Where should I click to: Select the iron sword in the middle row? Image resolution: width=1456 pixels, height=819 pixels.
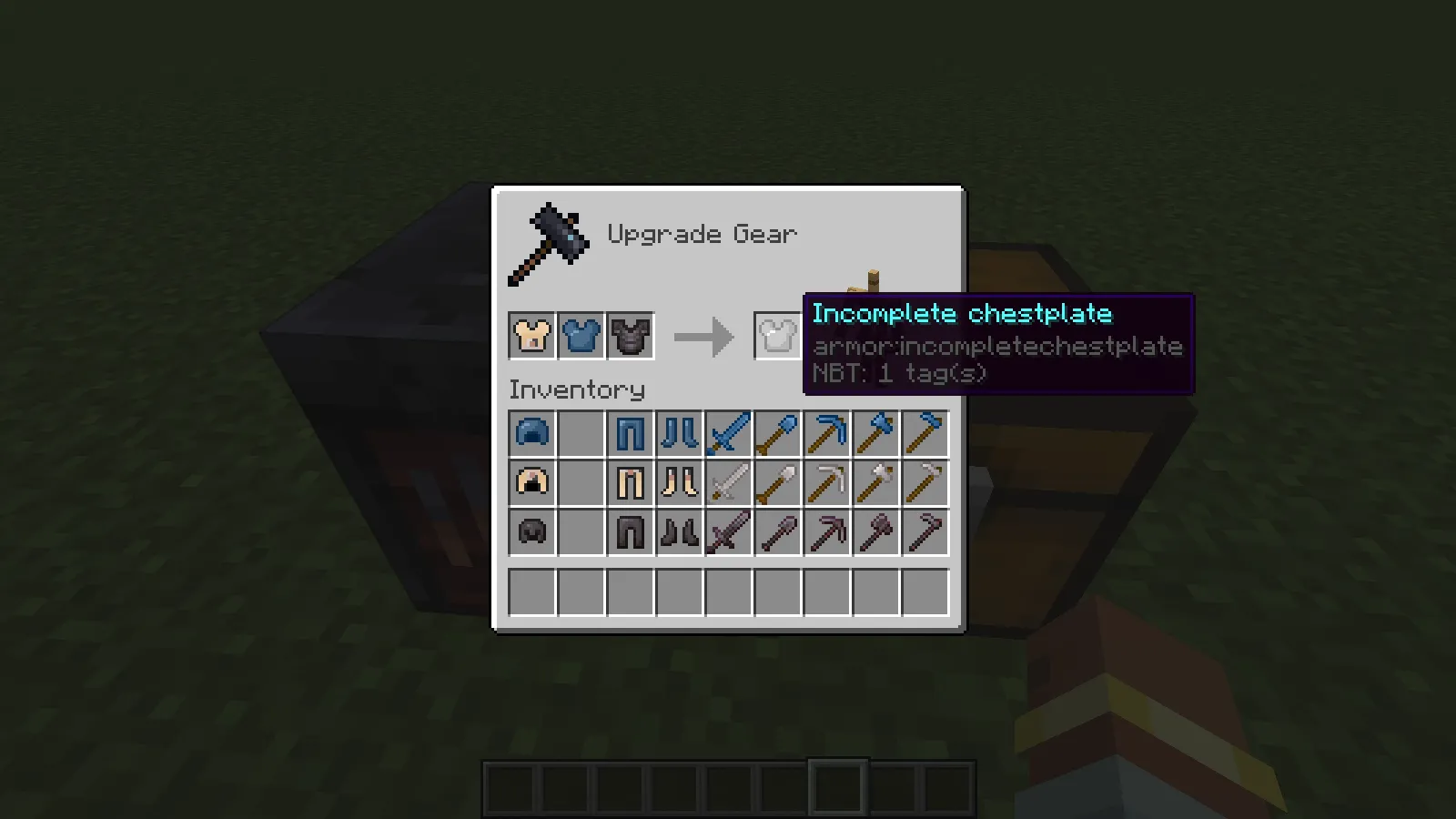pos(729,482)
